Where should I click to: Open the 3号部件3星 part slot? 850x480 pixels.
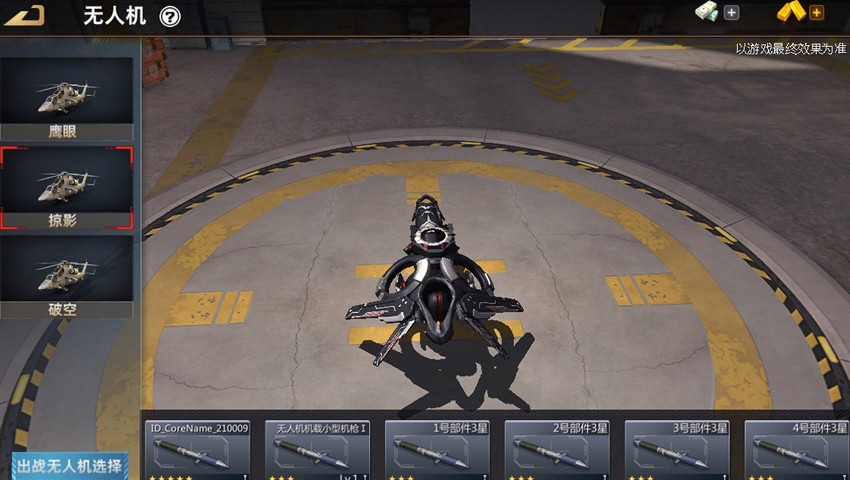[678, 450]
